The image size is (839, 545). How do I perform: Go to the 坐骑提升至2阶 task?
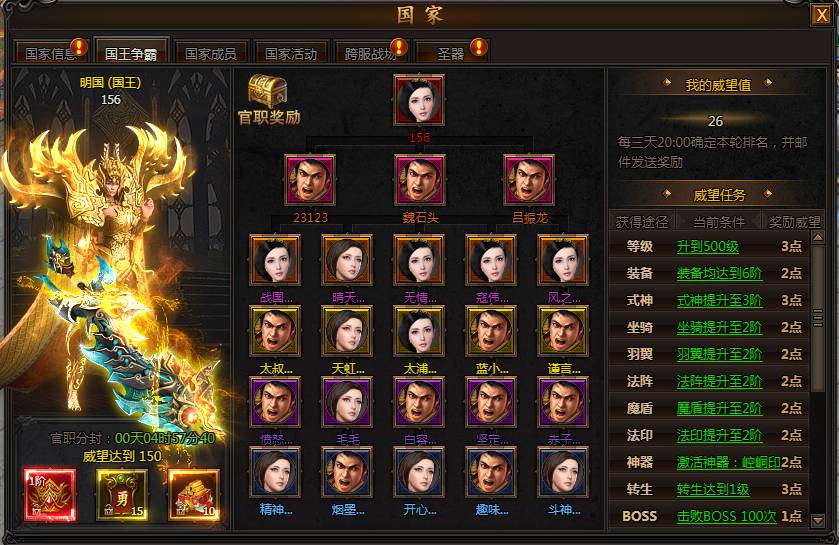pos(719,327)
